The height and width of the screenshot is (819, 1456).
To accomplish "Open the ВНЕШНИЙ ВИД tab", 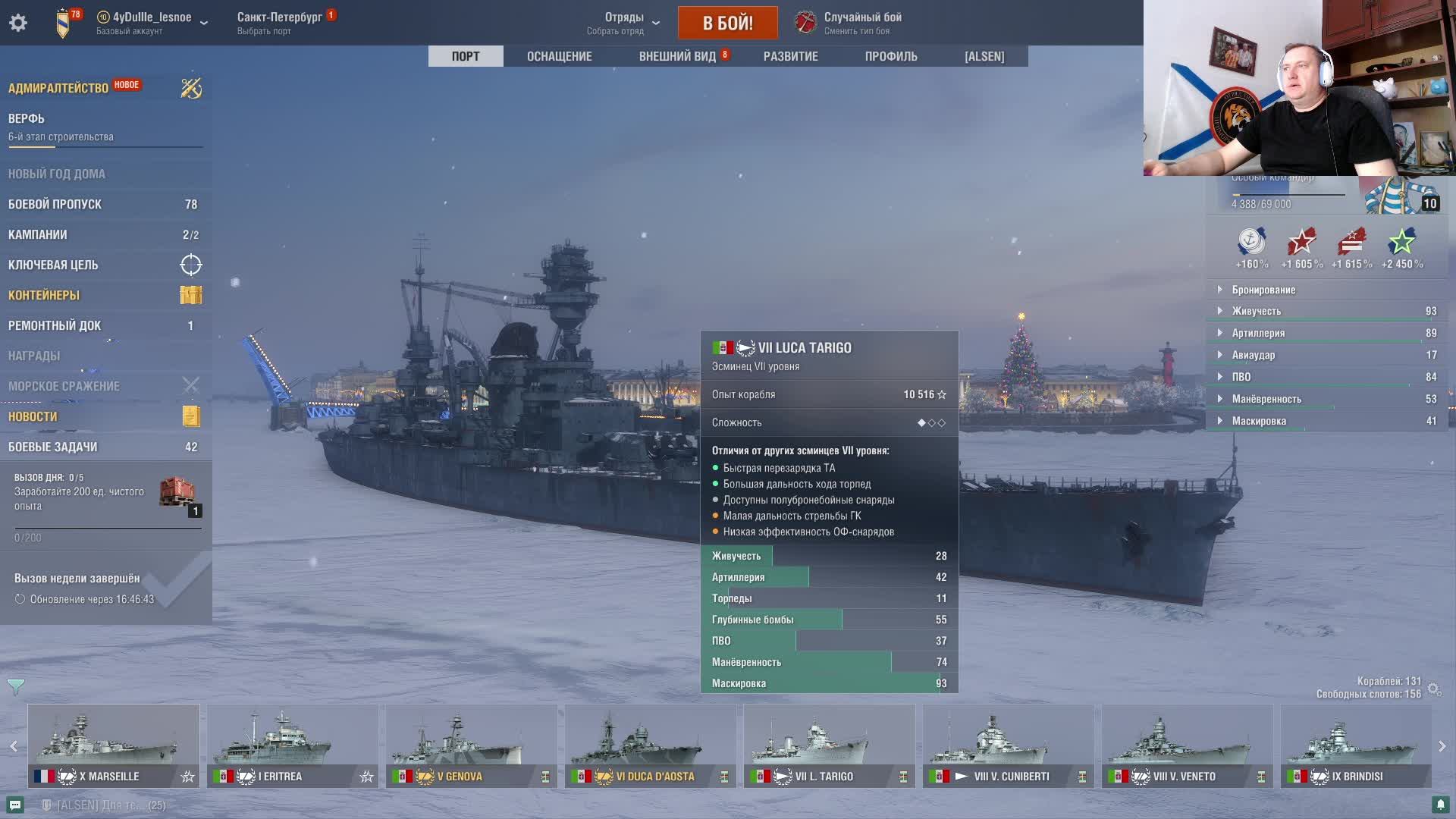I will (677, 56).
